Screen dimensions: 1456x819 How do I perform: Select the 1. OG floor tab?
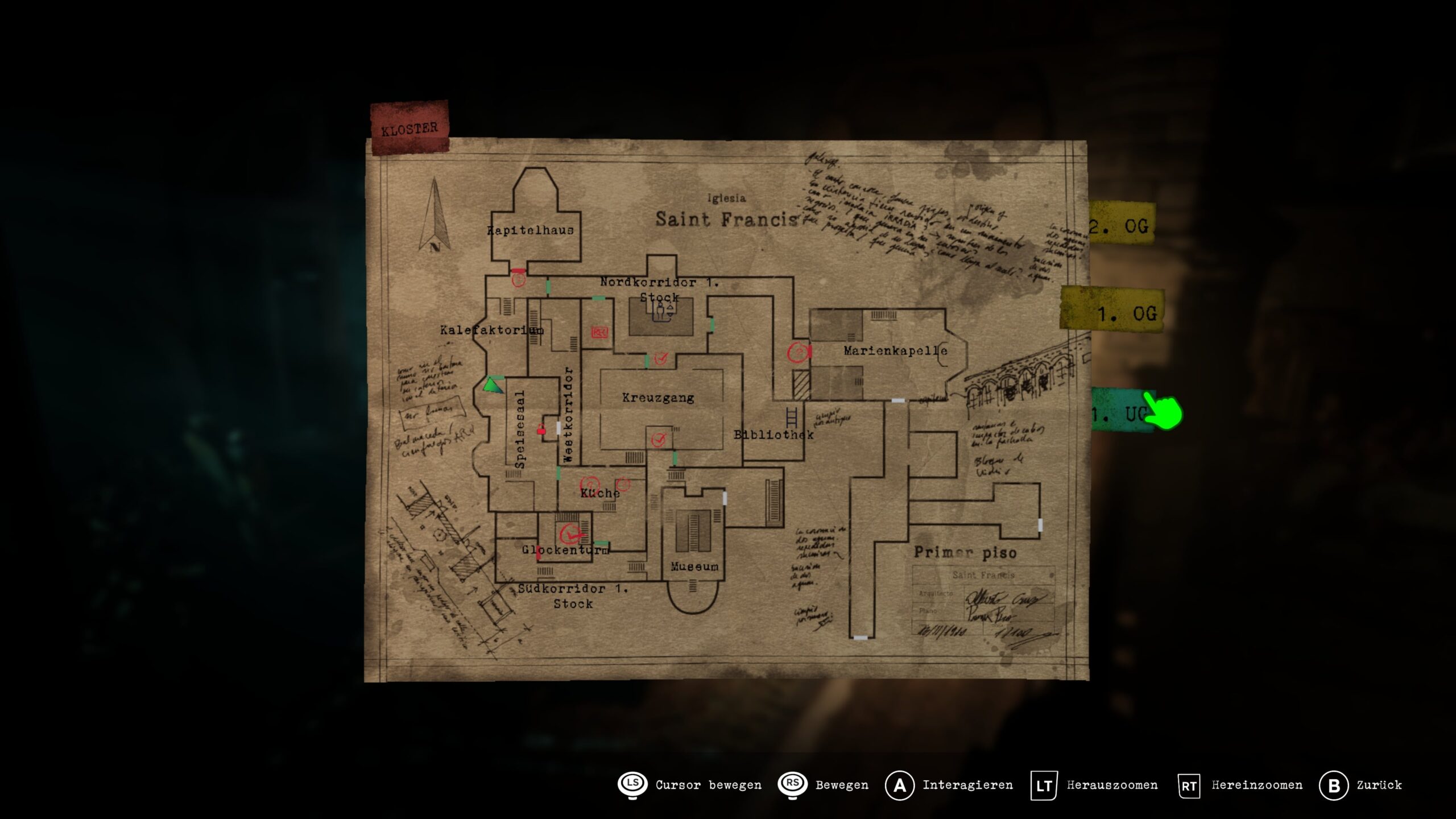(x=1115, y=313)
